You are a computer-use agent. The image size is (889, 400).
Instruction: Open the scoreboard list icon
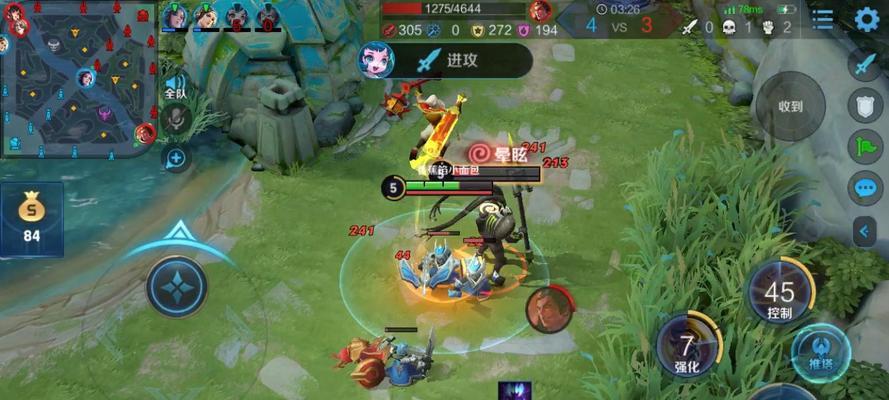(x=822, y=18)
